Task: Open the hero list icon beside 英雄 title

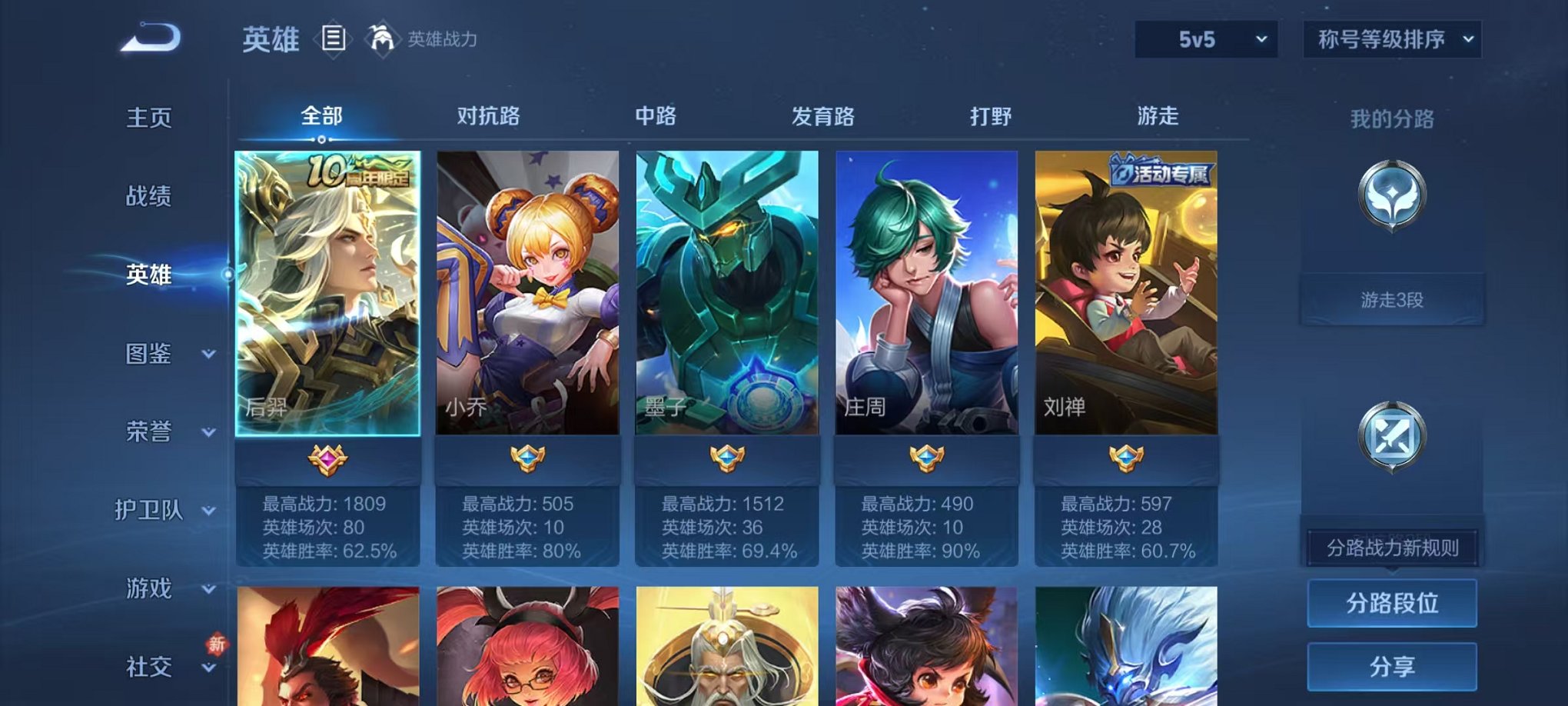Action: click(334, 40)
